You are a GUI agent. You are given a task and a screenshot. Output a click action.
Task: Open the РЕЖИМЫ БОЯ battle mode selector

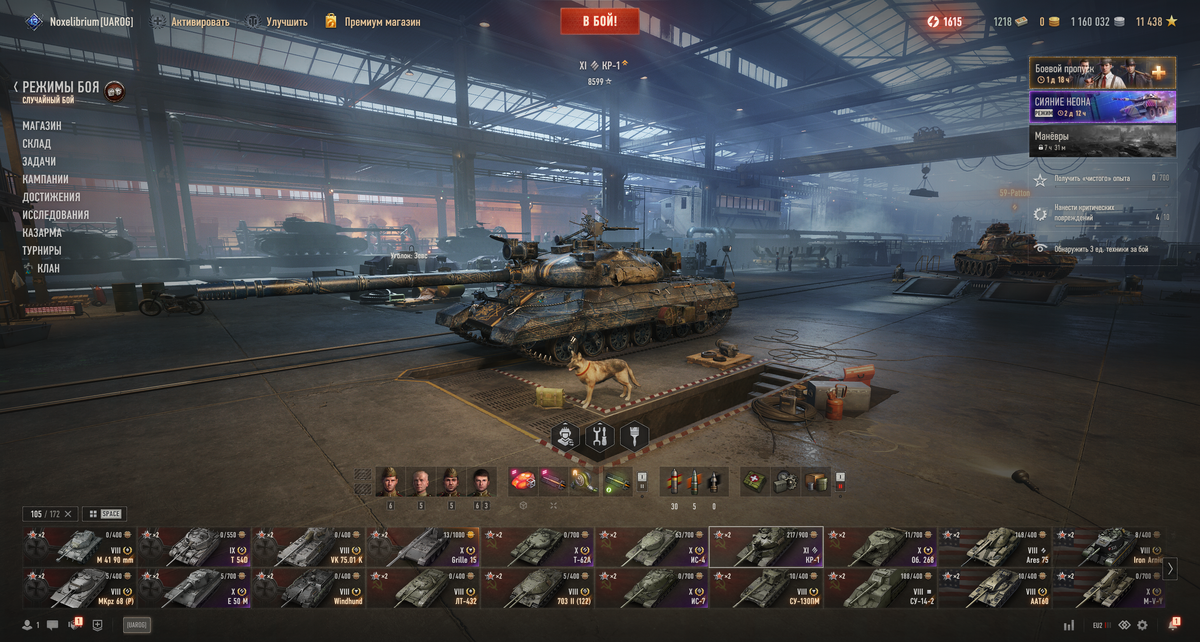click(61, 88)
